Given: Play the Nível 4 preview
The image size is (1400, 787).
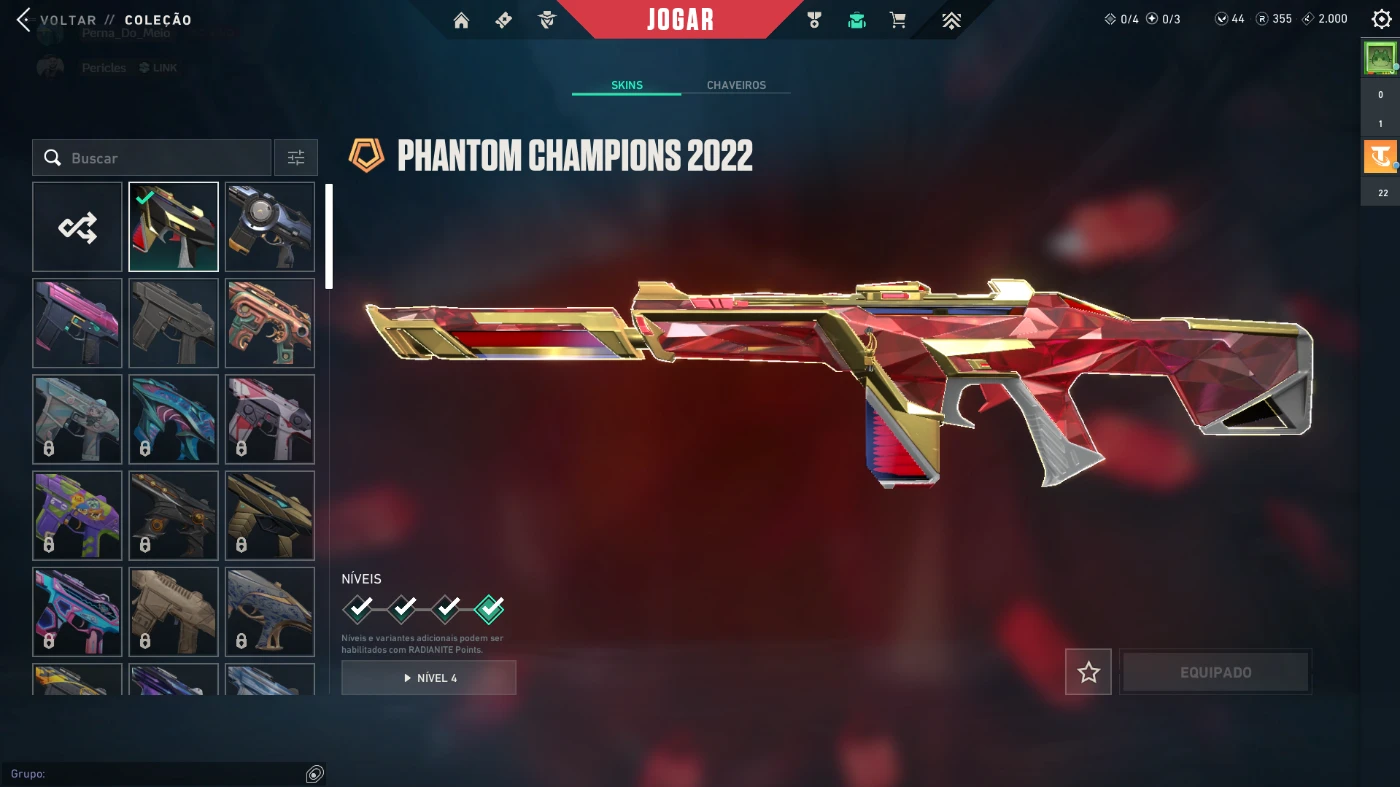Looking at the screenshot, I should (x=429, y=678).
